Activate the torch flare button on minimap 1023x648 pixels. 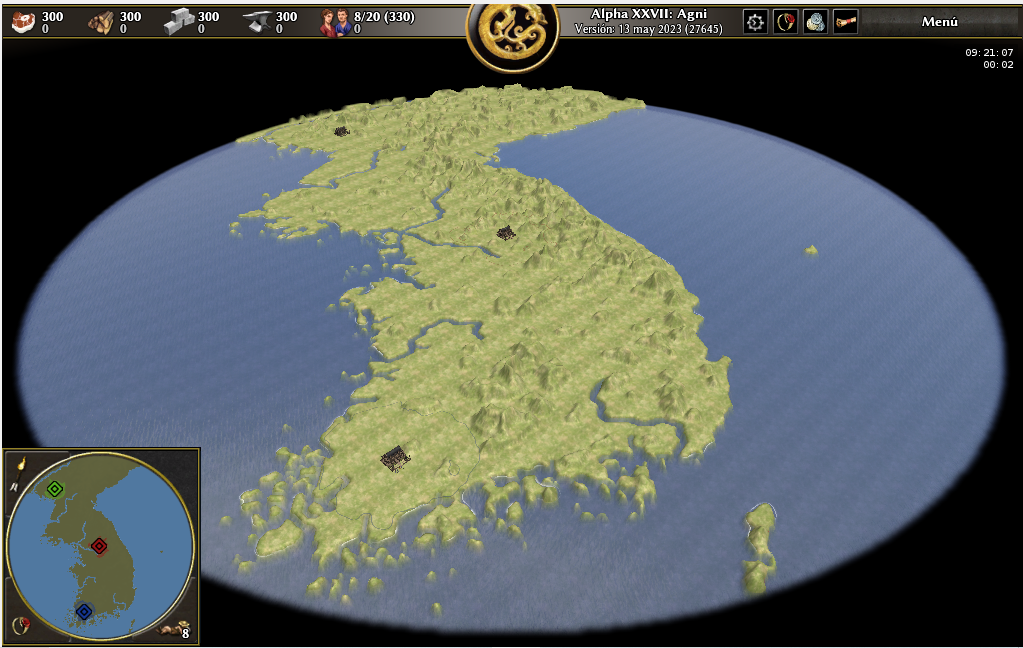click(x=20, y=463)
